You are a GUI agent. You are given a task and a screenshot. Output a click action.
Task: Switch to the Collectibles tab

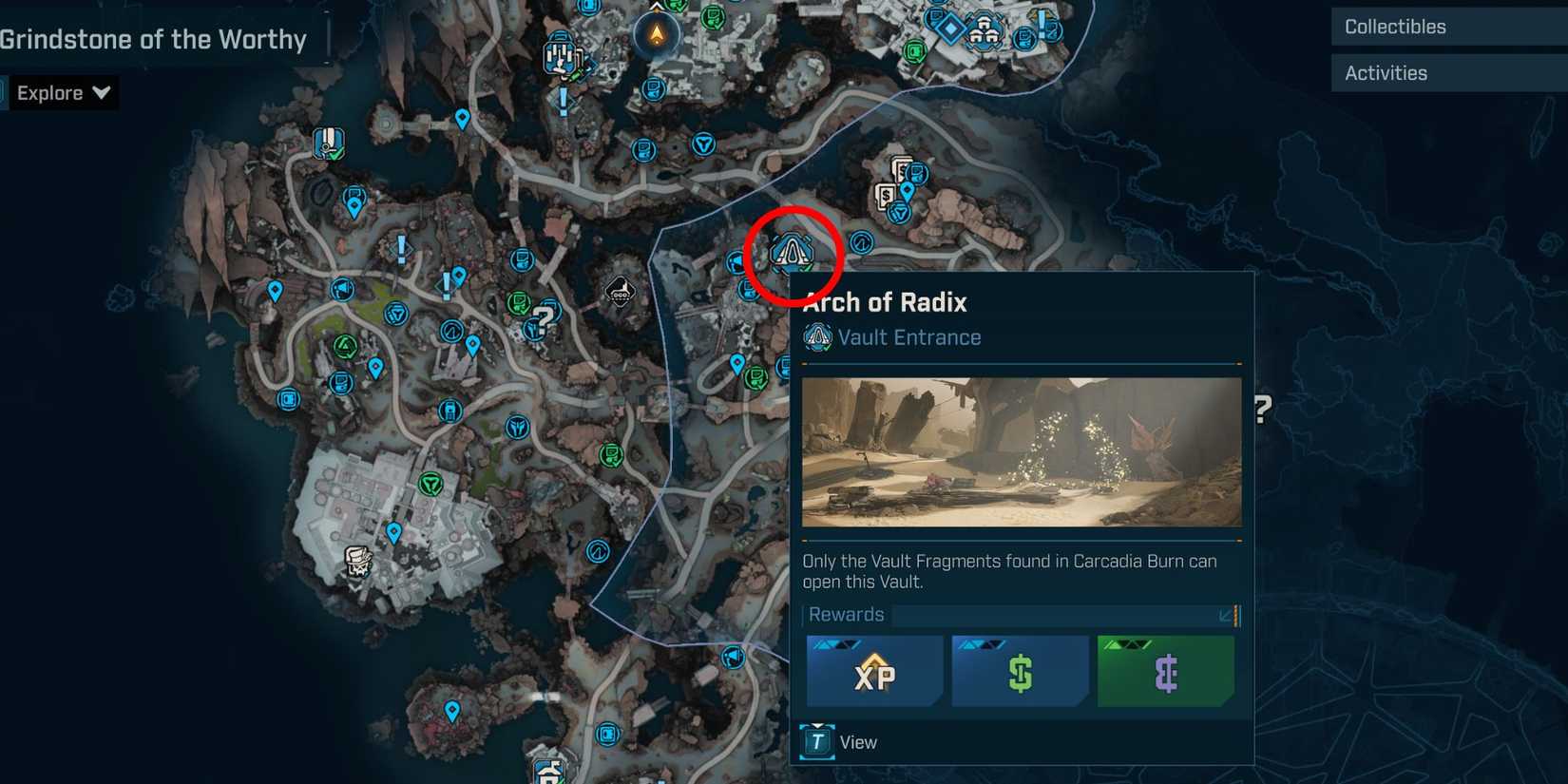(1393, 27)
